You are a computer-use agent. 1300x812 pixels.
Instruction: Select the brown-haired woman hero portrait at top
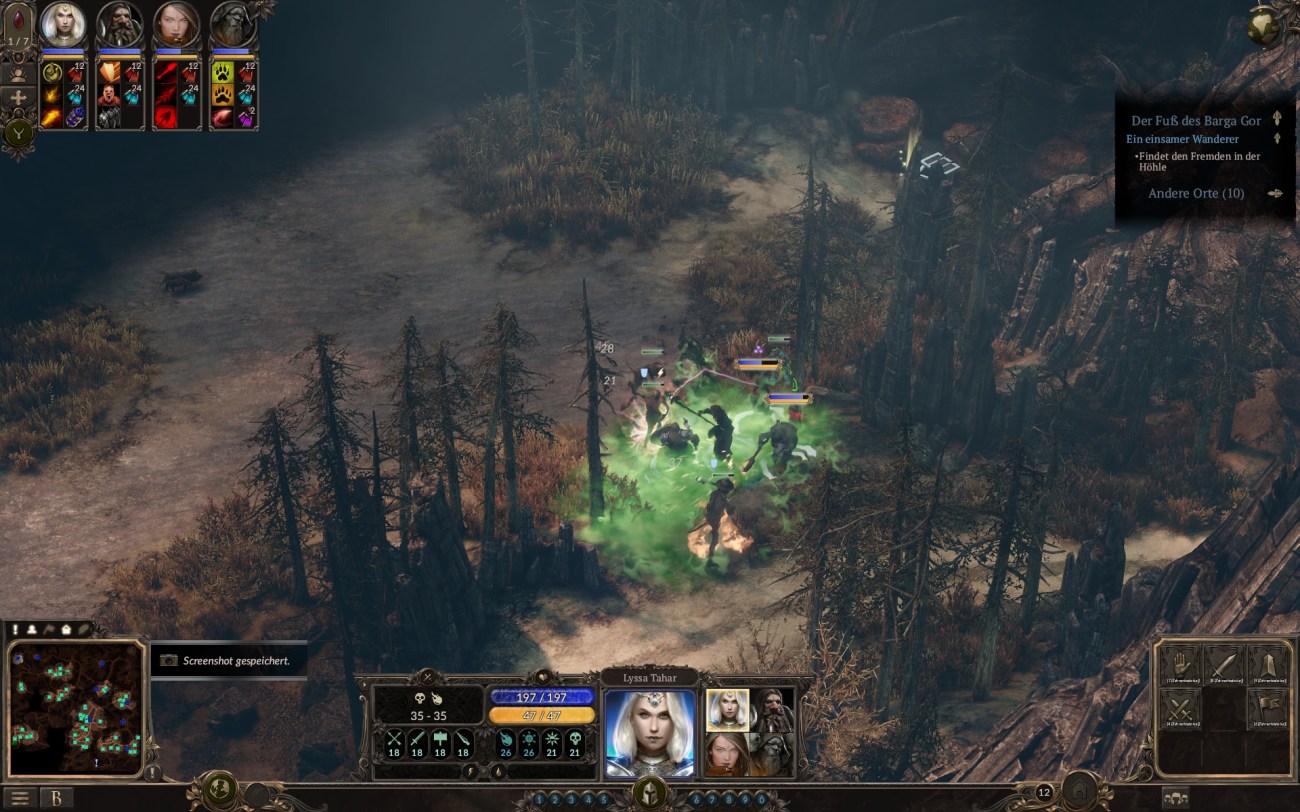[176, 24]
